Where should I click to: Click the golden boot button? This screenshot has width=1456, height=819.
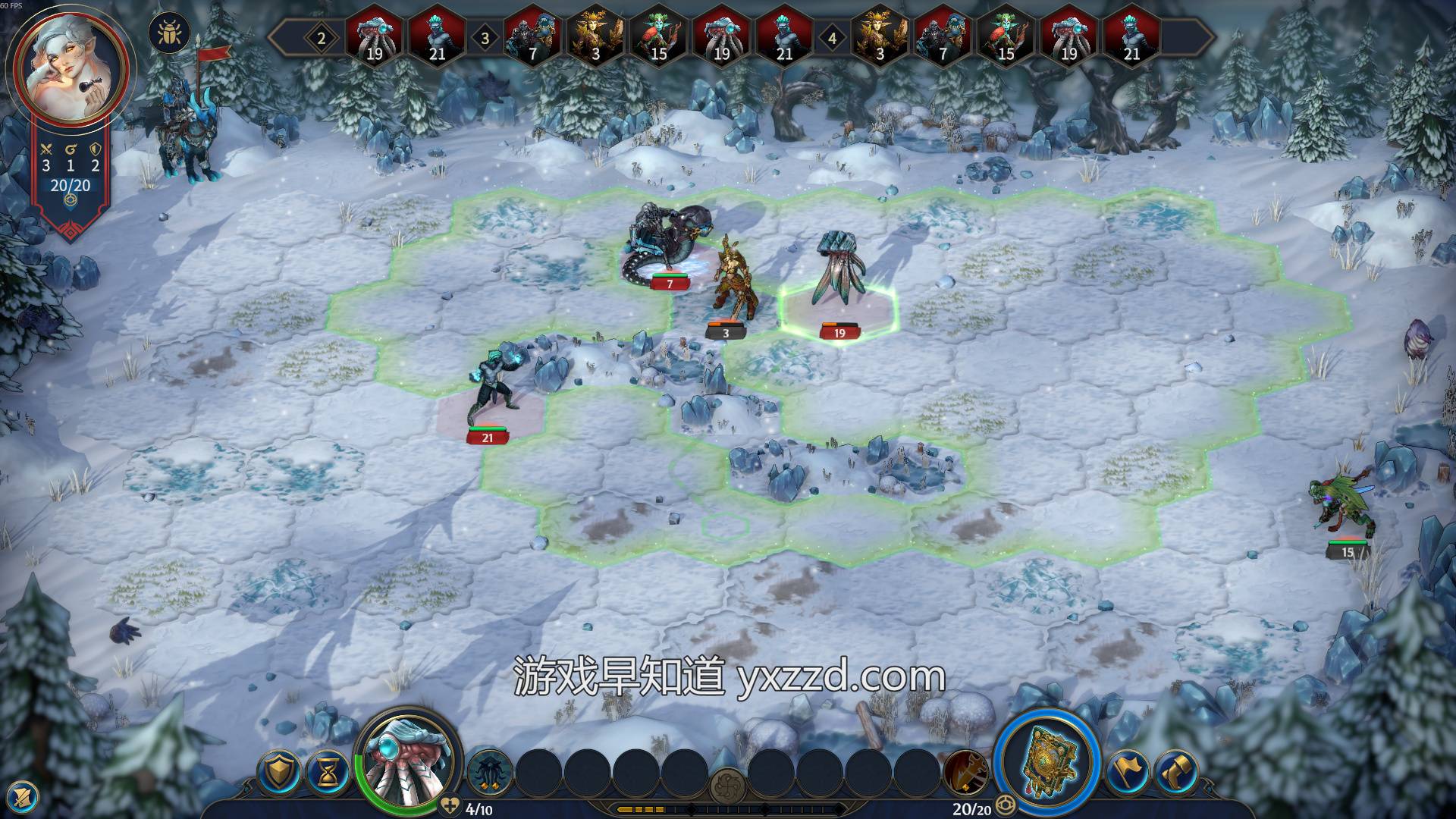tap(1176, 773)
